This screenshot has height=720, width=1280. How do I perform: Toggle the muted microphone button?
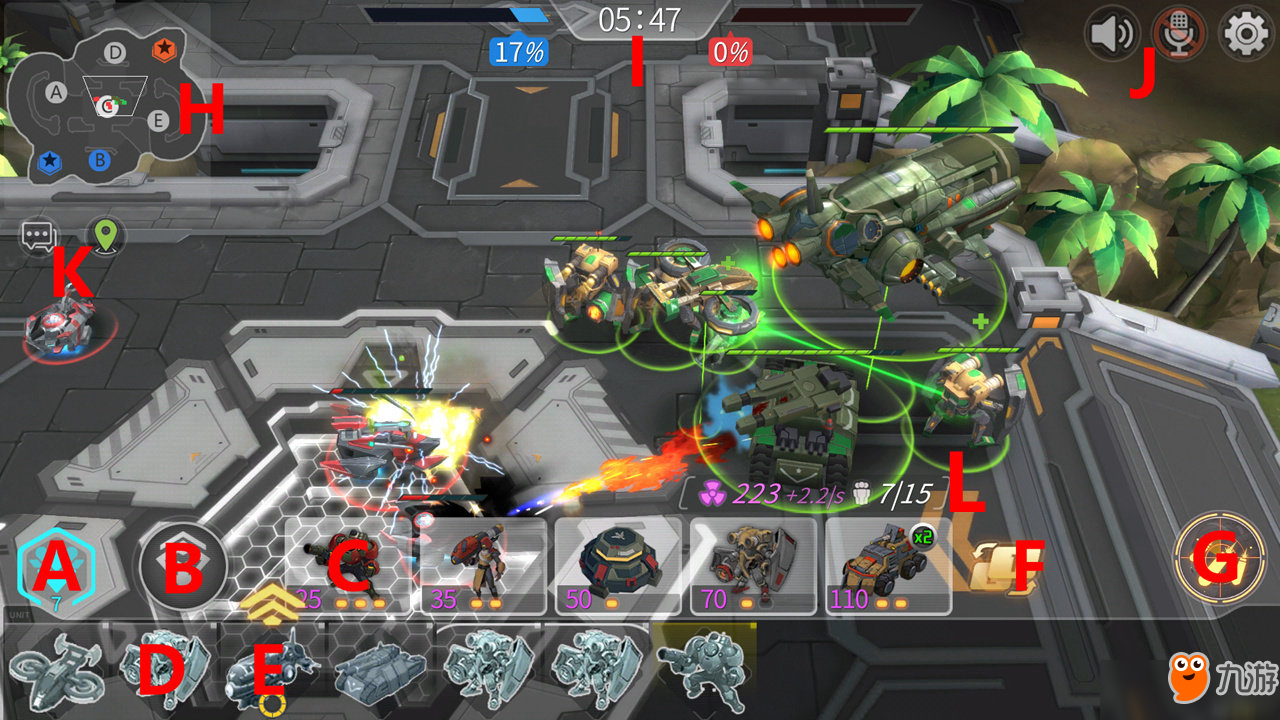(x=1179, y=34)
